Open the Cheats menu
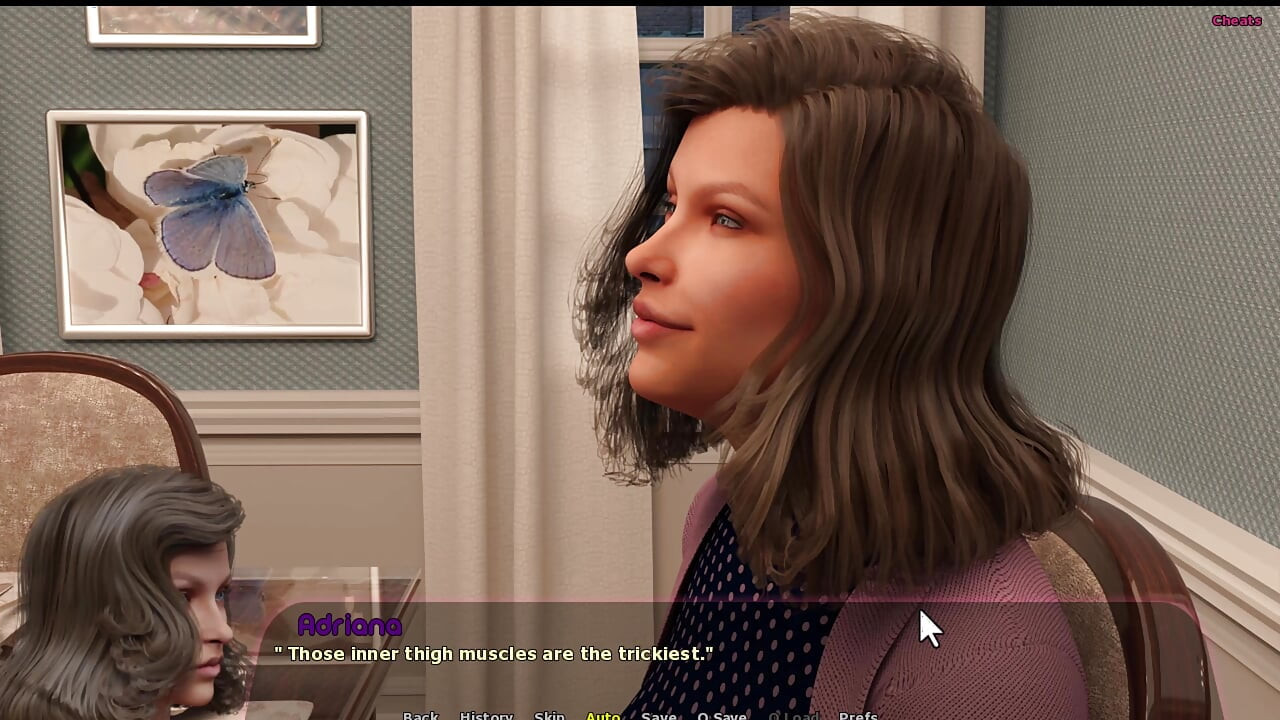 (1236, 20)
